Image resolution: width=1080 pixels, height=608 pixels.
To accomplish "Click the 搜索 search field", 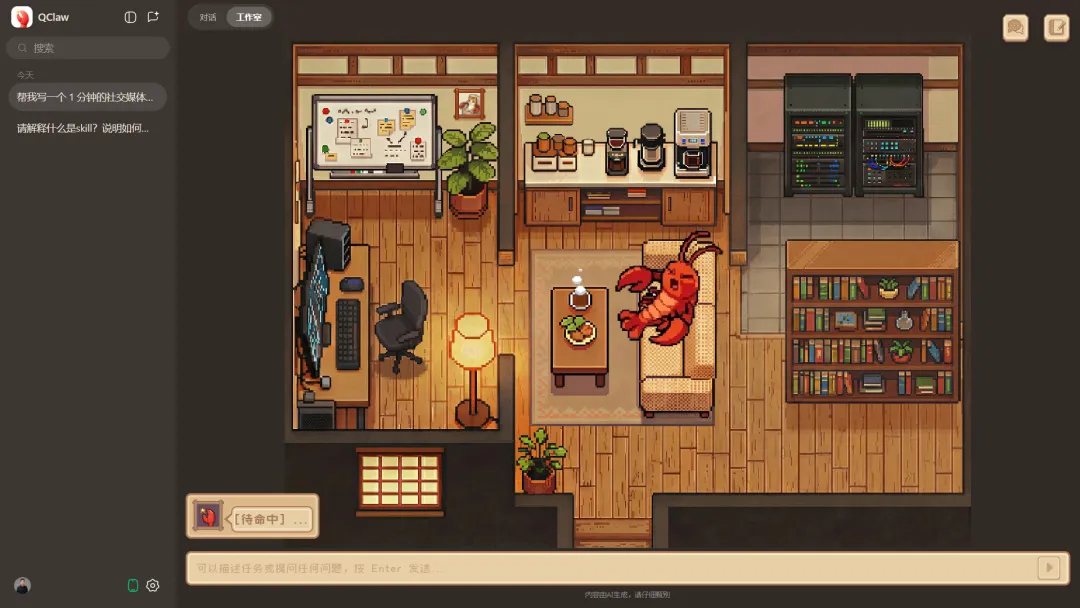I will tap(88, 48).
